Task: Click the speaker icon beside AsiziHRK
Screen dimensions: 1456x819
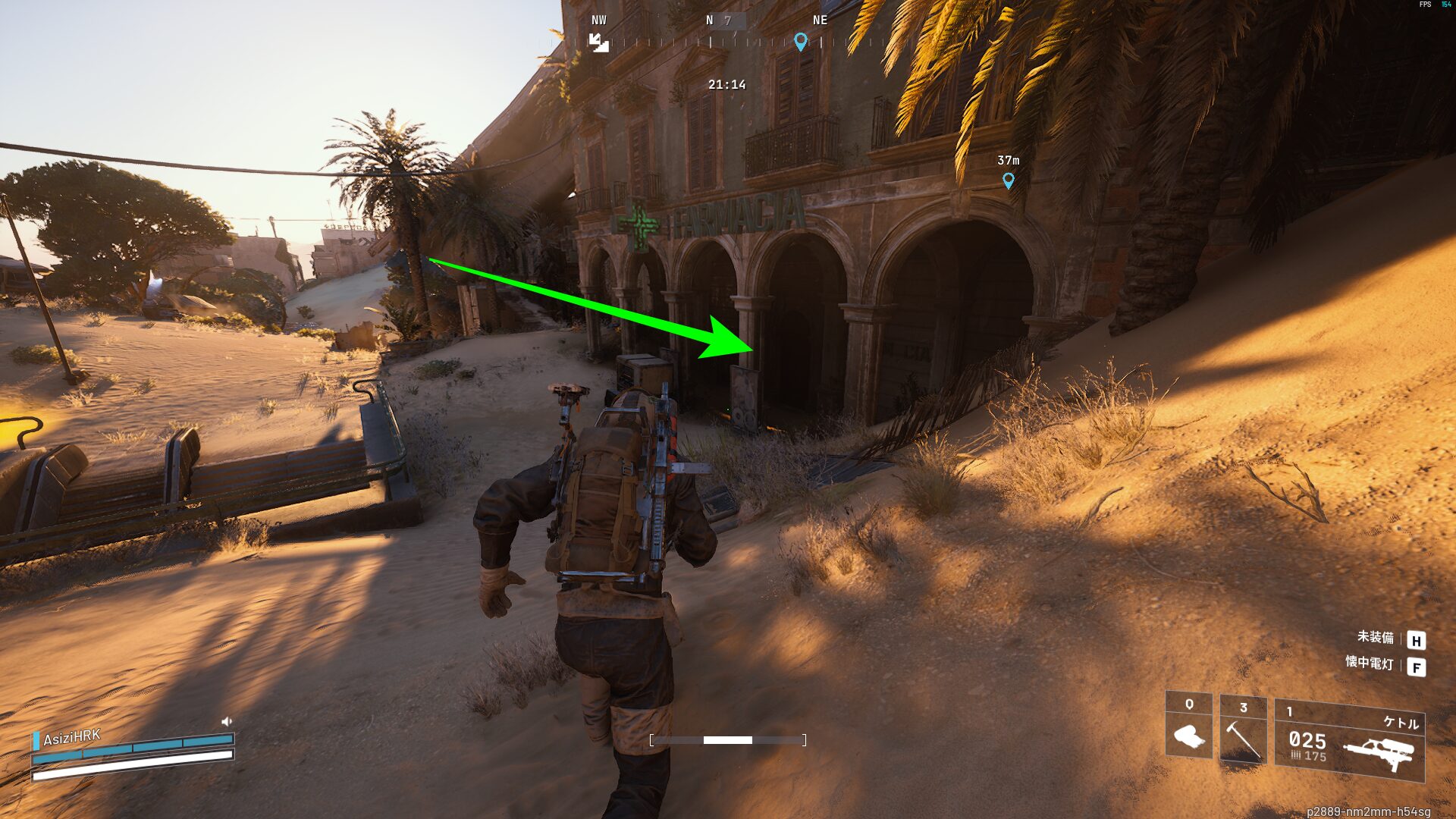Action: point(226,721)
